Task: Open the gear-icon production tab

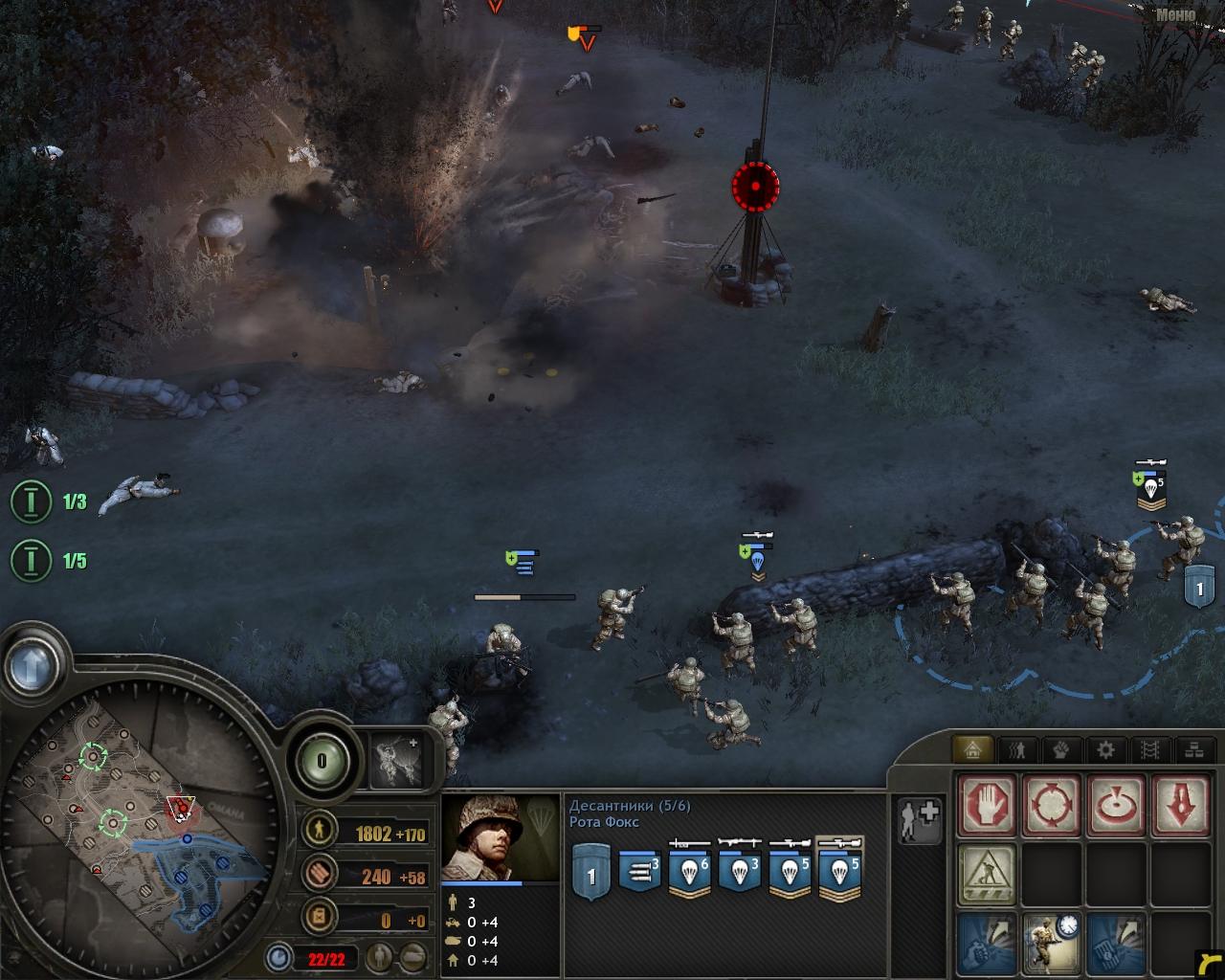Action: pyautogui.click(x=1104, y=749)
